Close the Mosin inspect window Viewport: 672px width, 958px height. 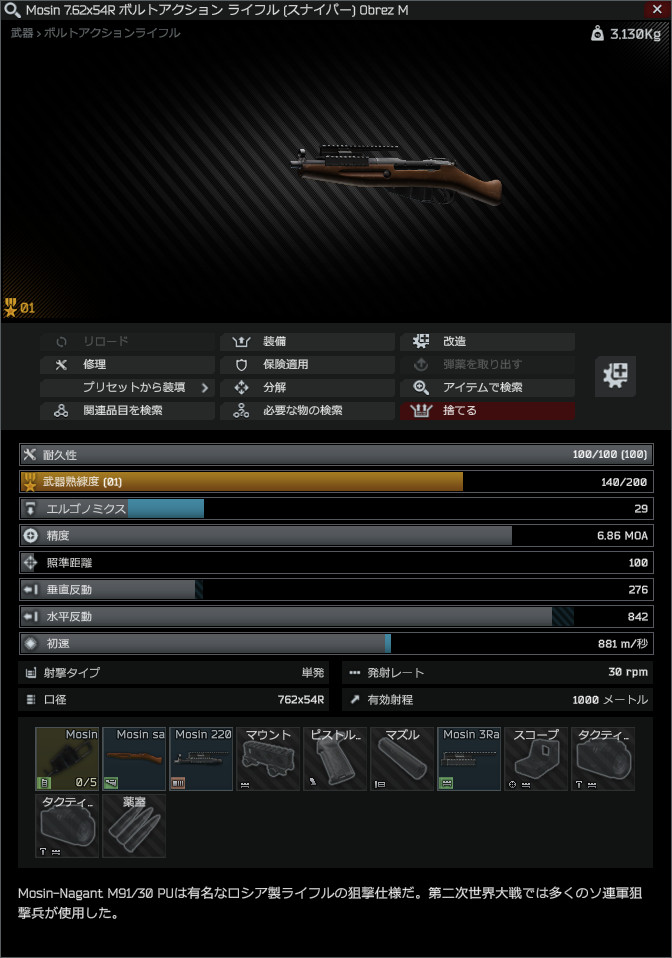tap(657, 9)
